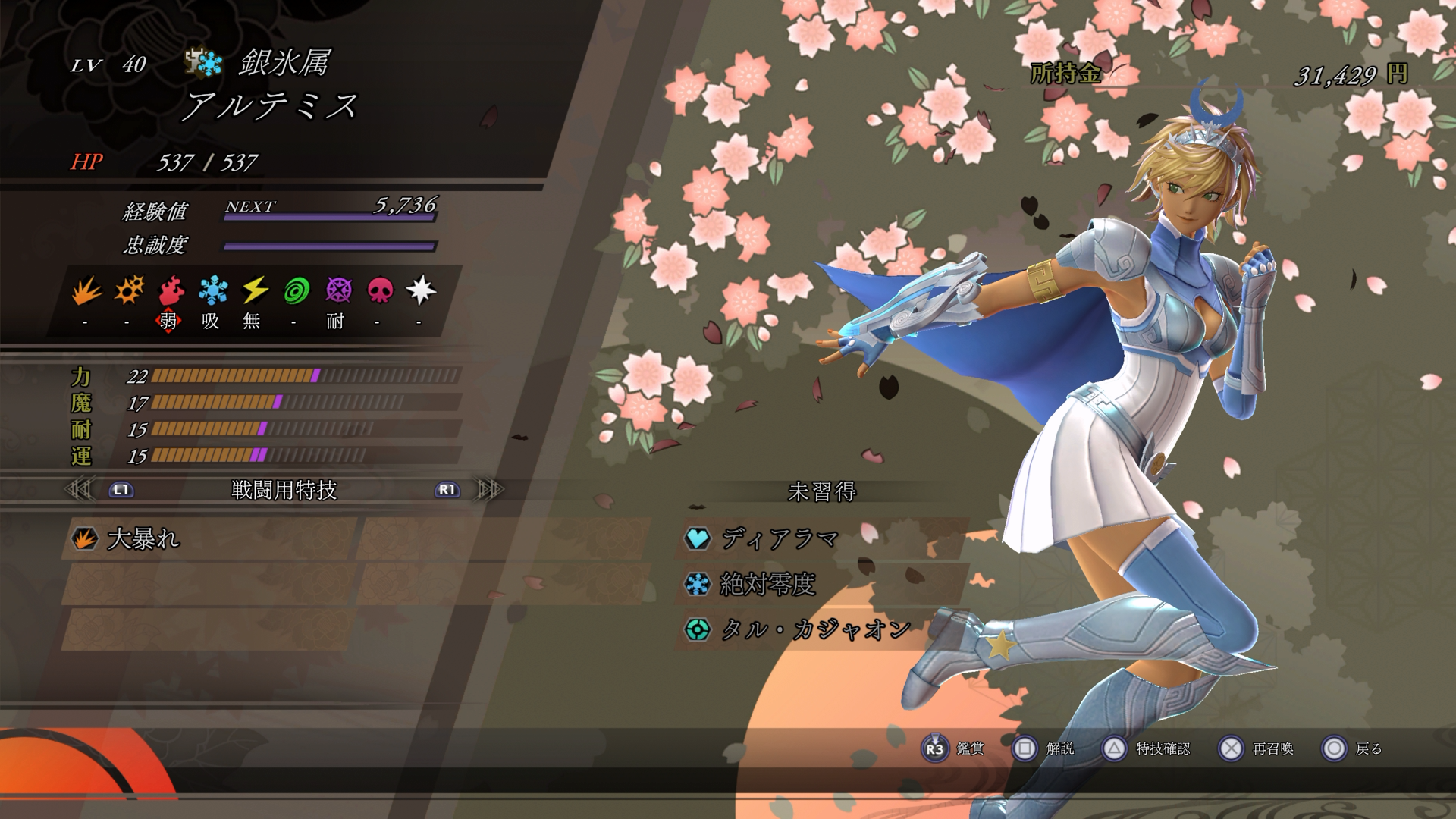This screenshot has width=1456, height=819.
Task: Inspect the pink skull death affinity icon
Action: 380,291
